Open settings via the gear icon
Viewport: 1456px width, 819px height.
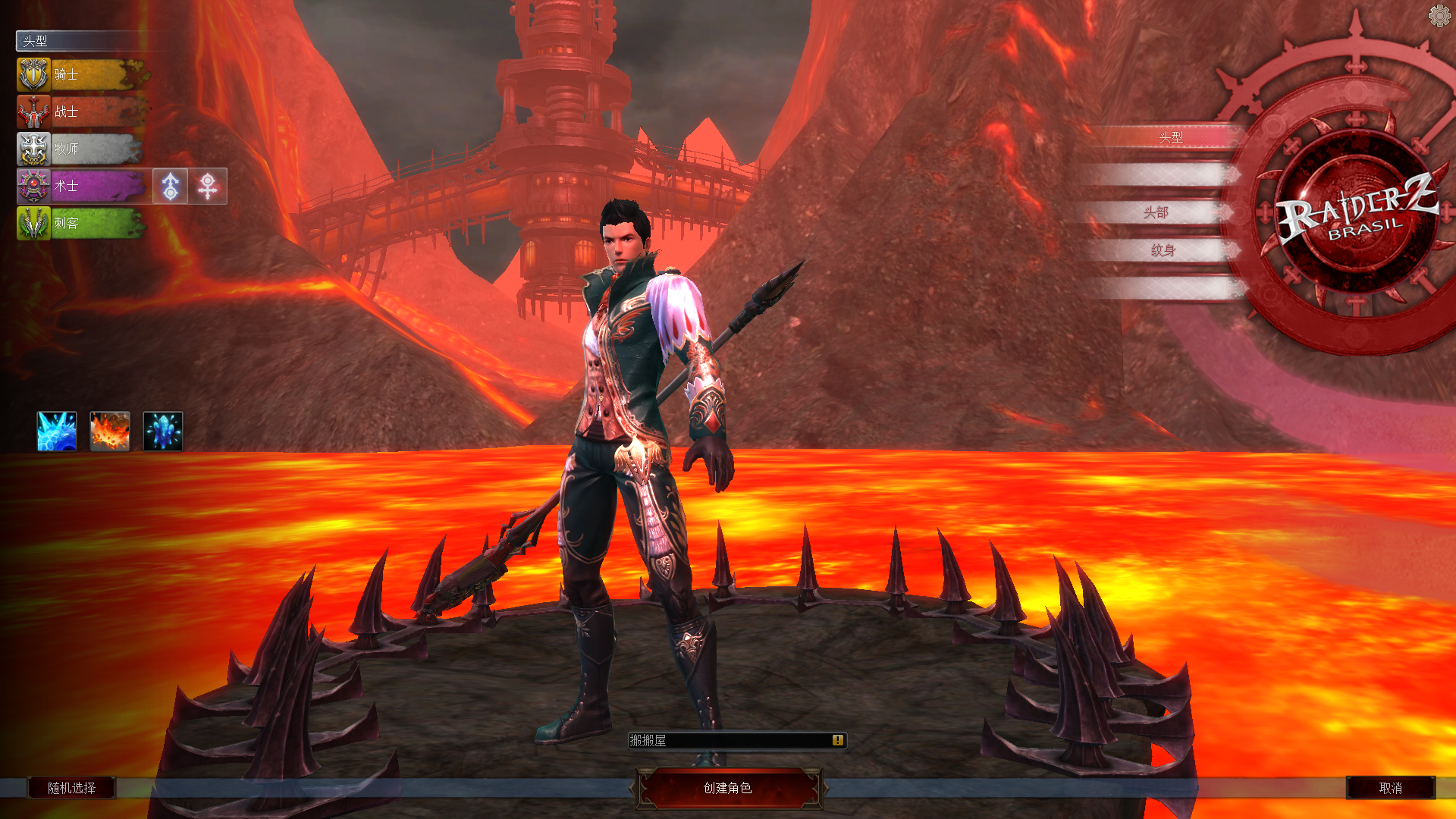tap(1439, 15)
